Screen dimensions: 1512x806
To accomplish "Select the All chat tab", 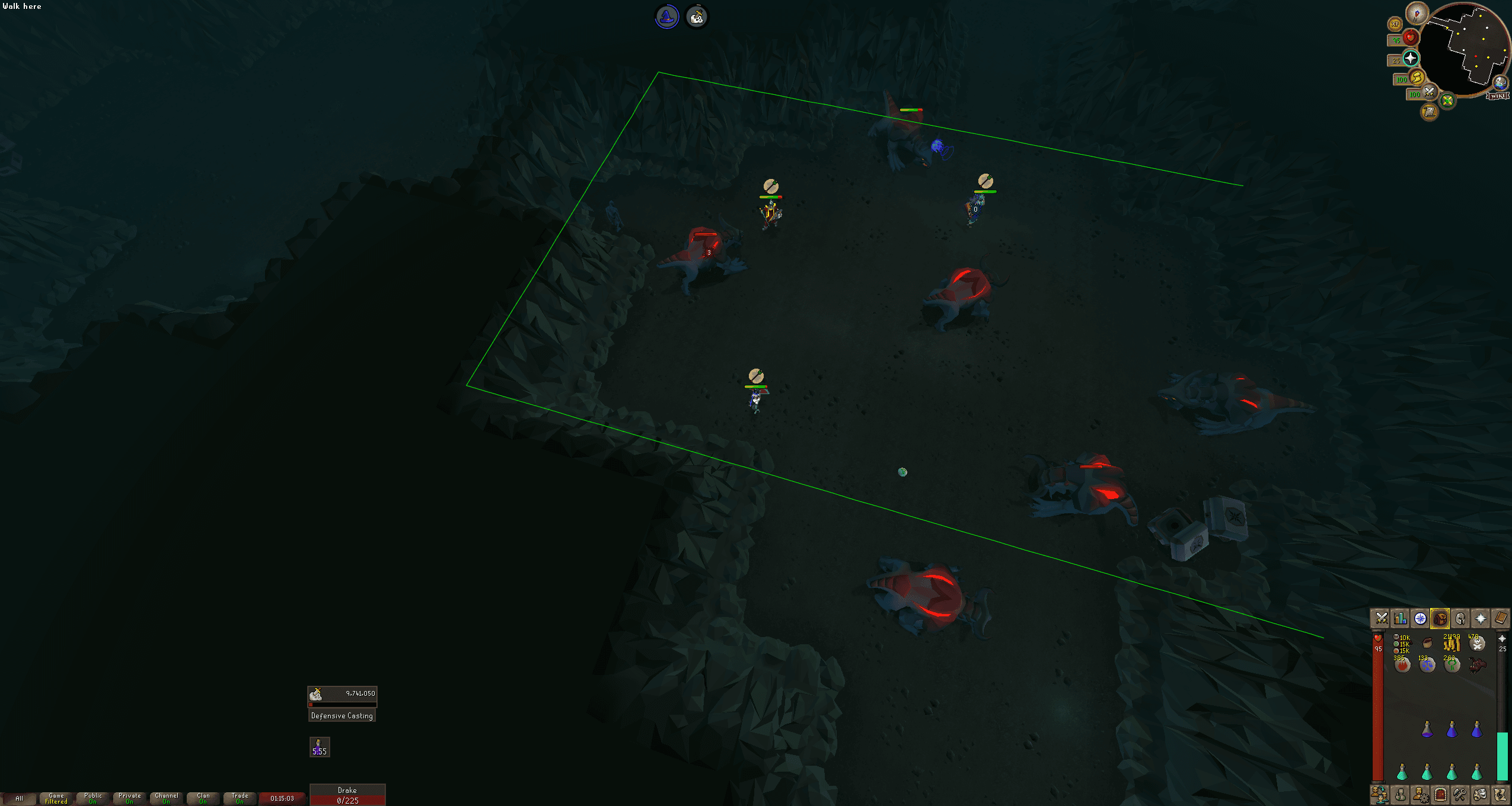I will click(20, 799).
